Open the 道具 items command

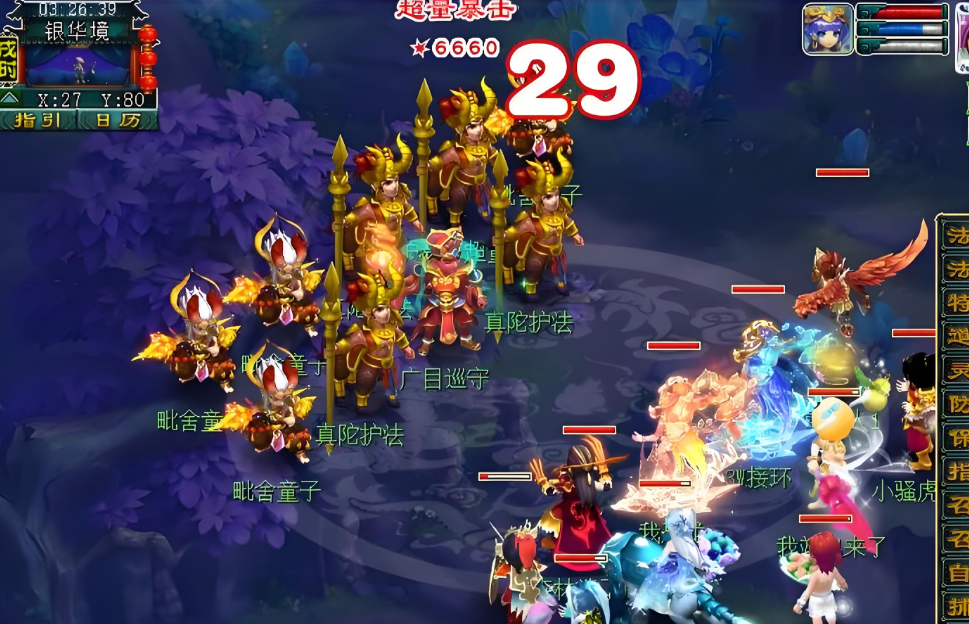click(x=957, y=336)
